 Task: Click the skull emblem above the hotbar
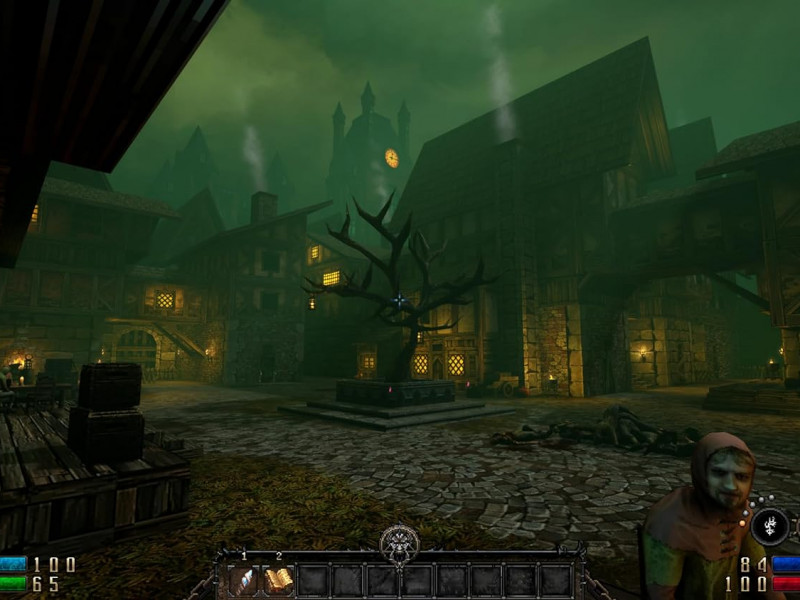coord(399,545)
